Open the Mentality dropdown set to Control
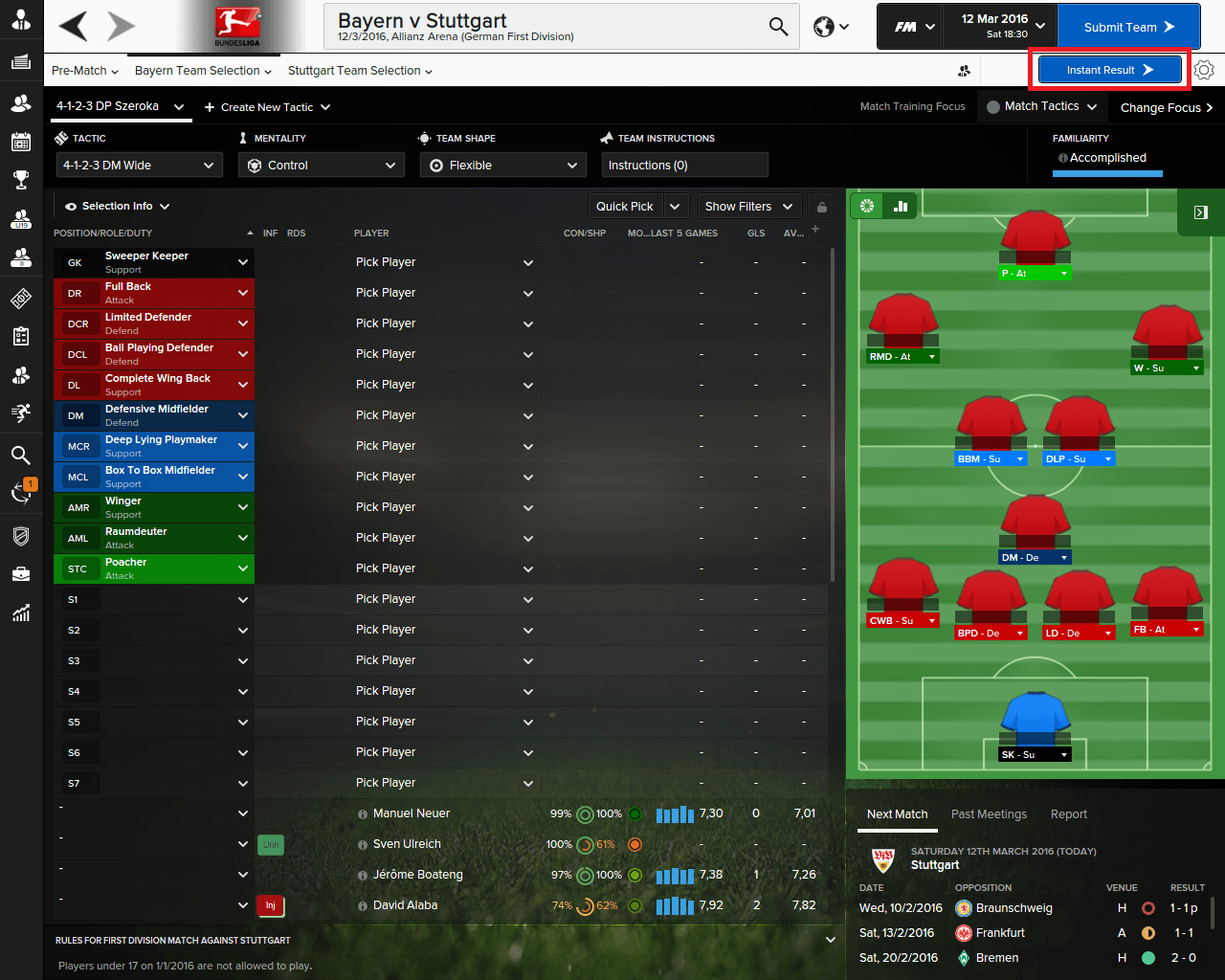Image resolution: width=1225 pixels, height=980 pixels. 321,165
